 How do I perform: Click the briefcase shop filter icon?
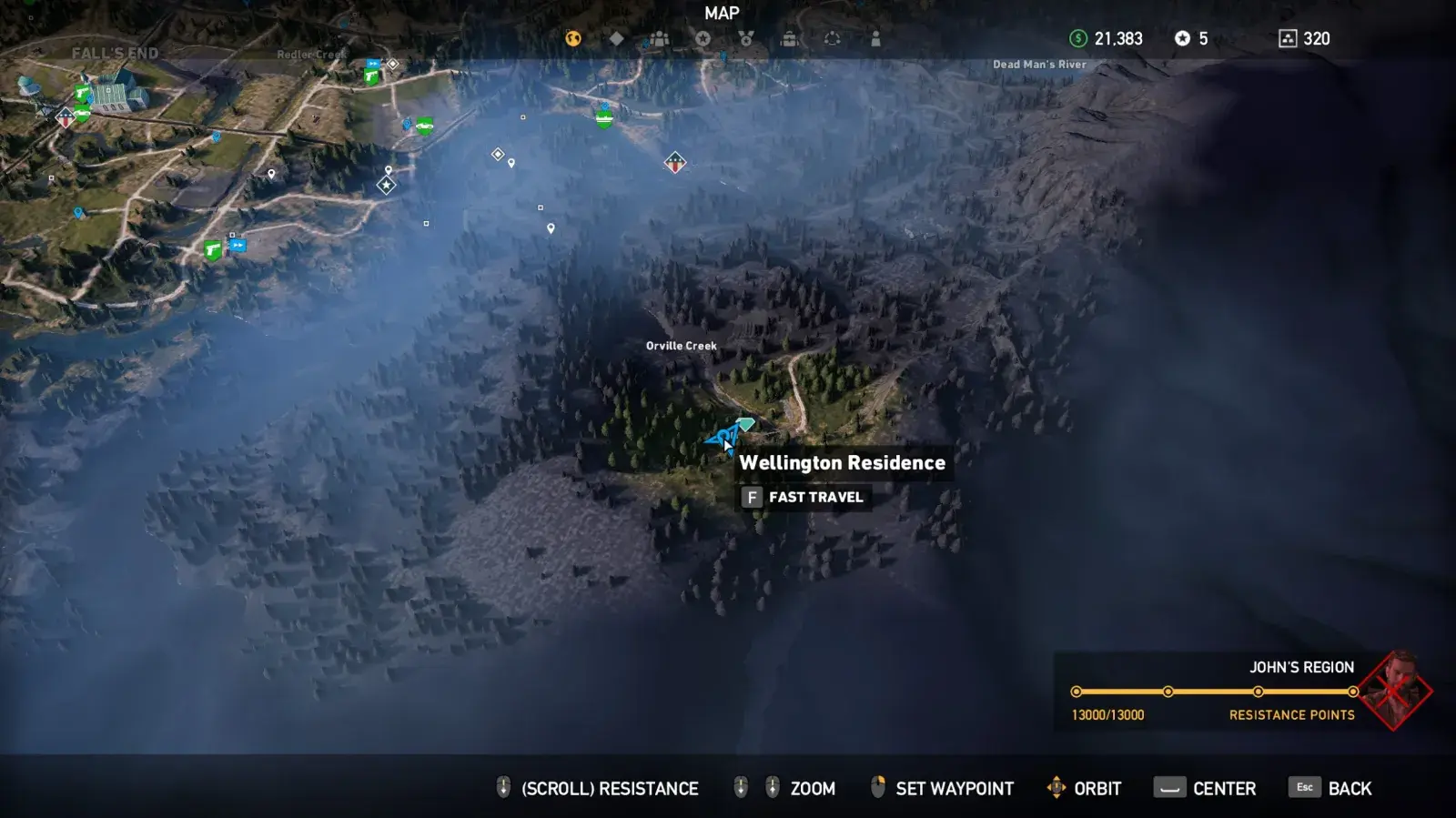788,38
